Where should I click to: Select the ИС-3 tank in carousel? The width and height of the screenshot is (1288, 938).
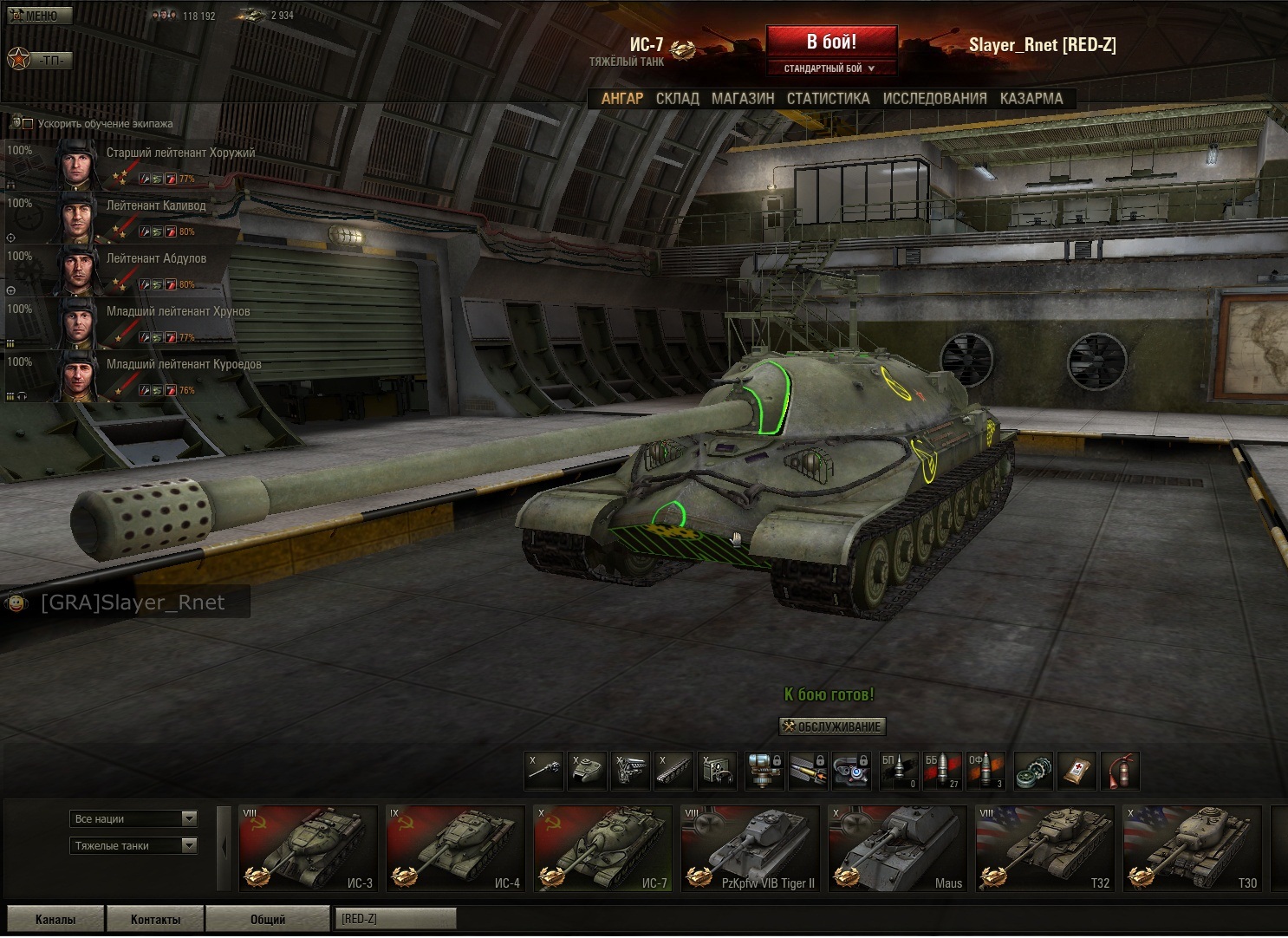coord(309,848)
